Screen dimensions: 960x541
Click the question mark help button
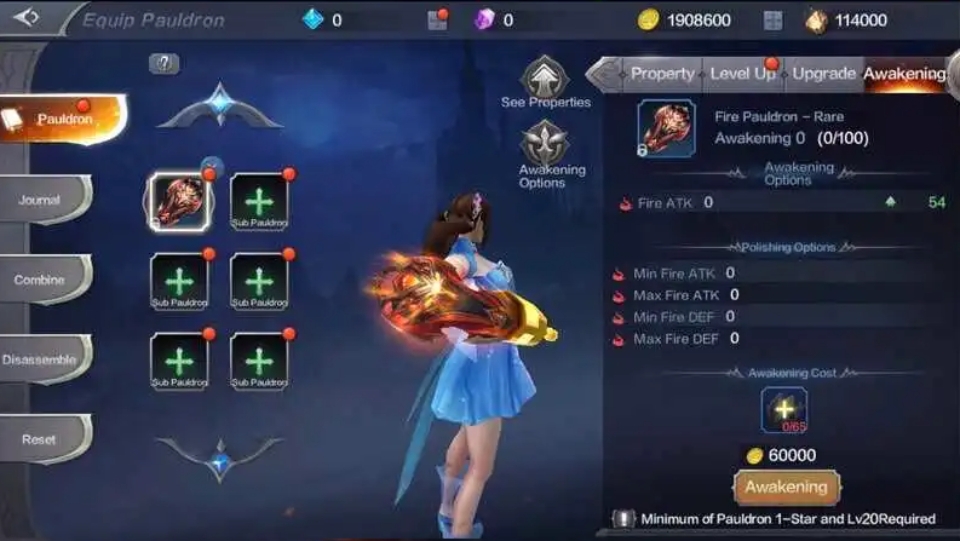coord(164,64)
